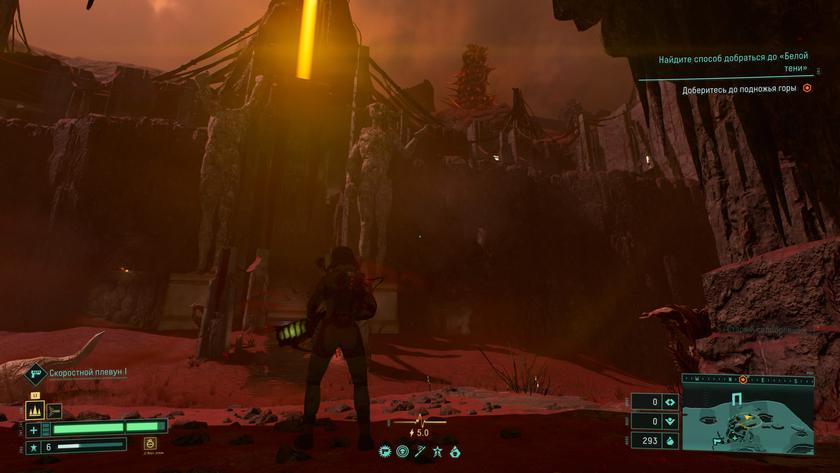
Task: Use the stopwatch consumable item slot
Action: [x=150, y=443]
